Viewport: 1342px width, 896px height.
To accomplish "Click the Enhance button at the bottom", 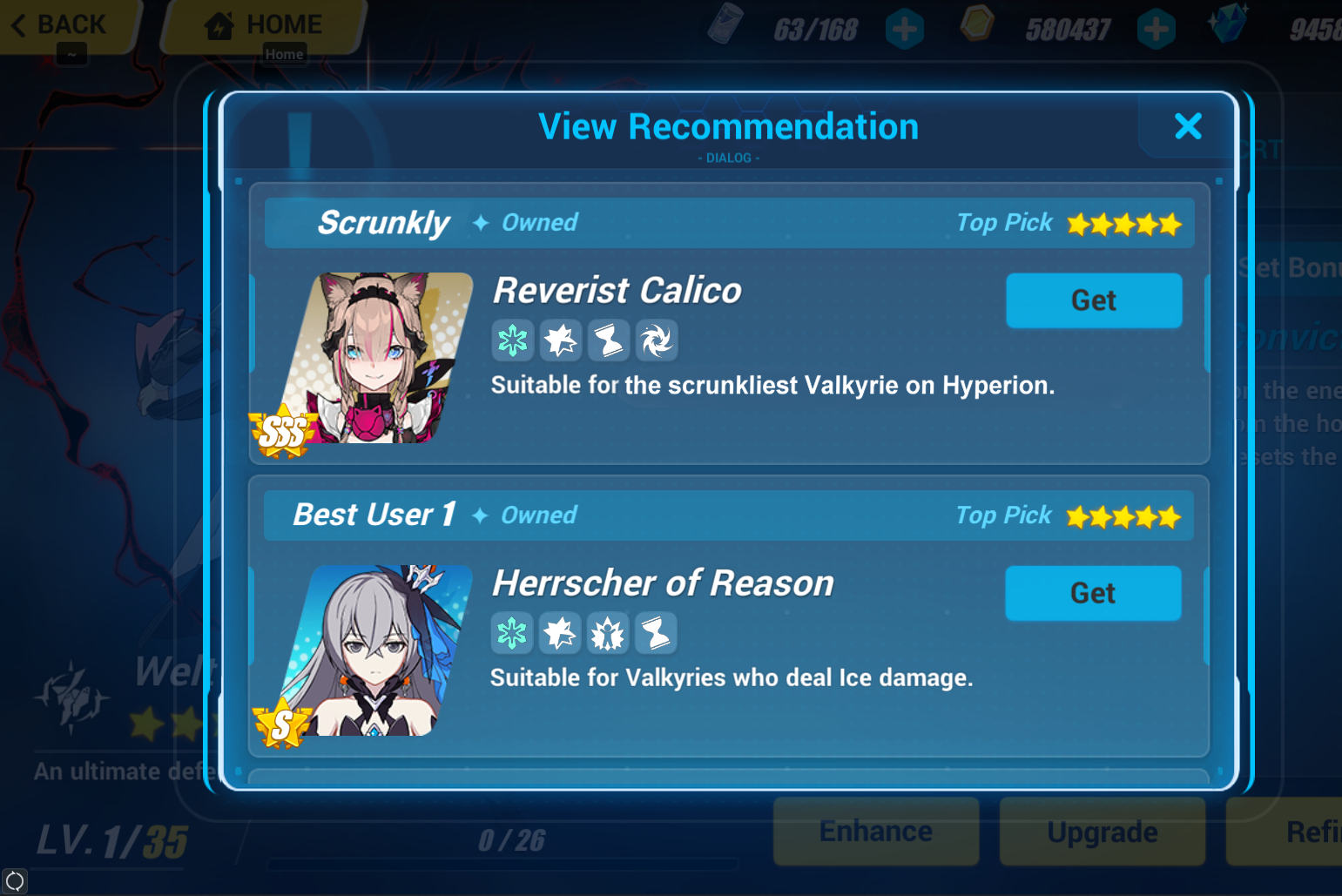I will (875, 831).
